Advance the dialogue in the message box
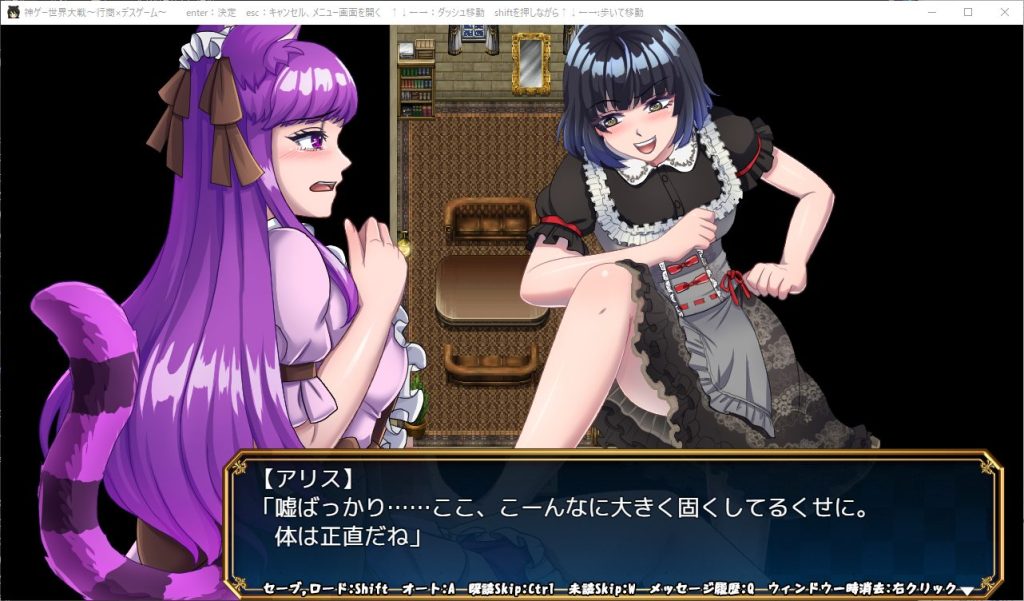The width and height of the screenshot is (1024, 601). pyautogui.click(x=610, y=520)
